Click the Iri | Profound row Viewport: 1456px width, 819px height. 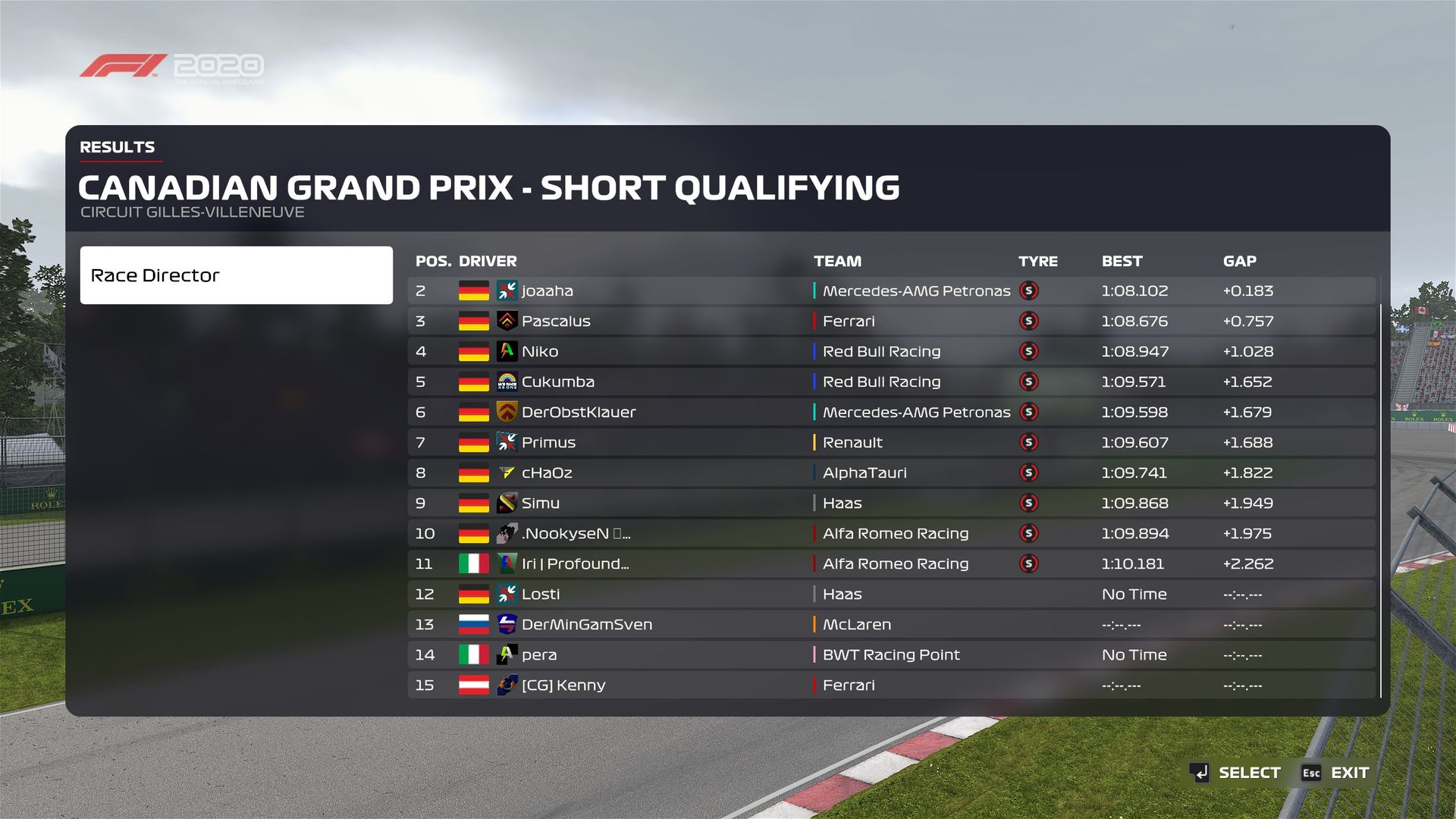[891, 564]
